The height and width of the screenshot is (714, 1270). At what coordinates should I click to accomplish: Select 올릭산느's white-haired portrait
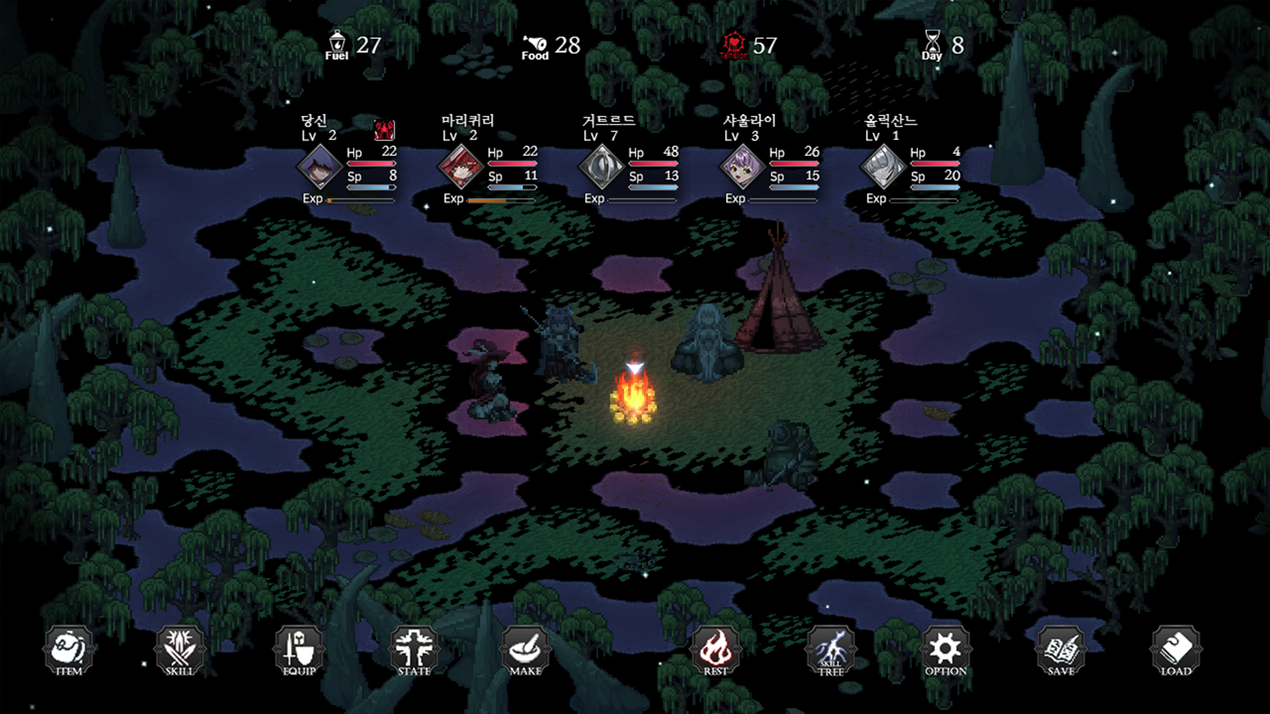click(884, 166)
